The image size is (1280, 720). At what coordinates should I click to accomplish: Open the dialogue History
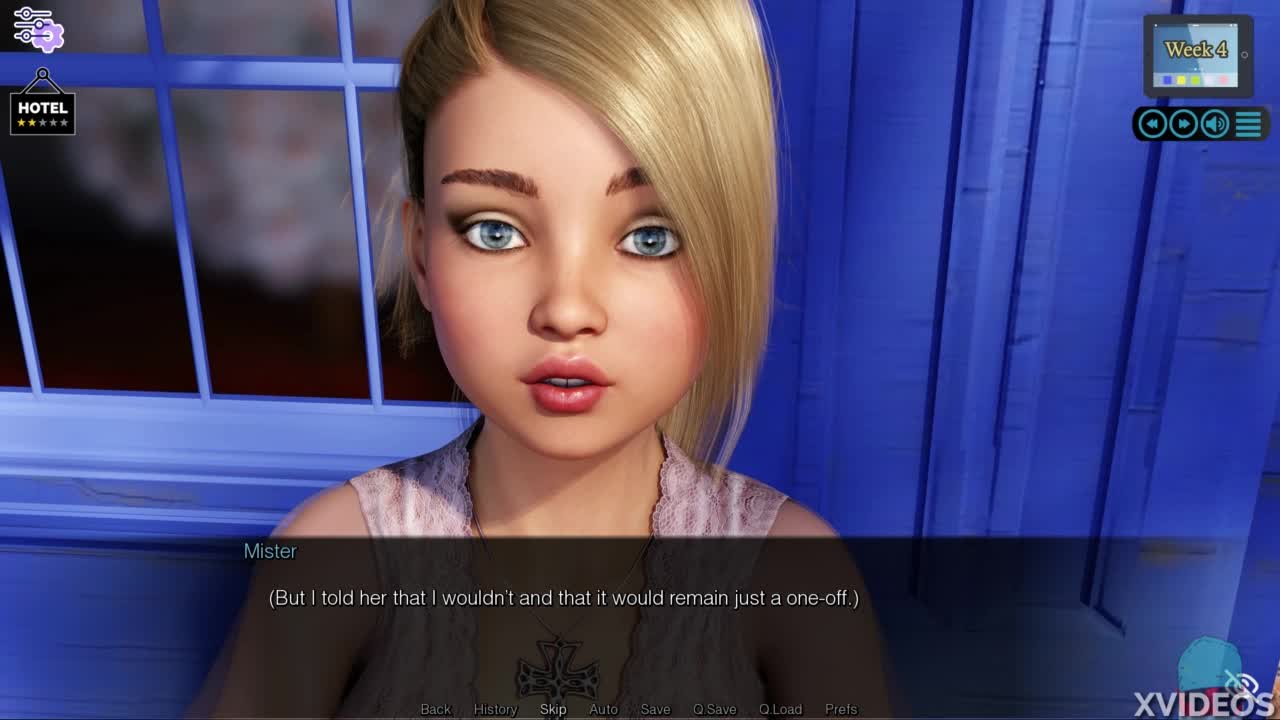pyautogui.click(x=495, y=709)
